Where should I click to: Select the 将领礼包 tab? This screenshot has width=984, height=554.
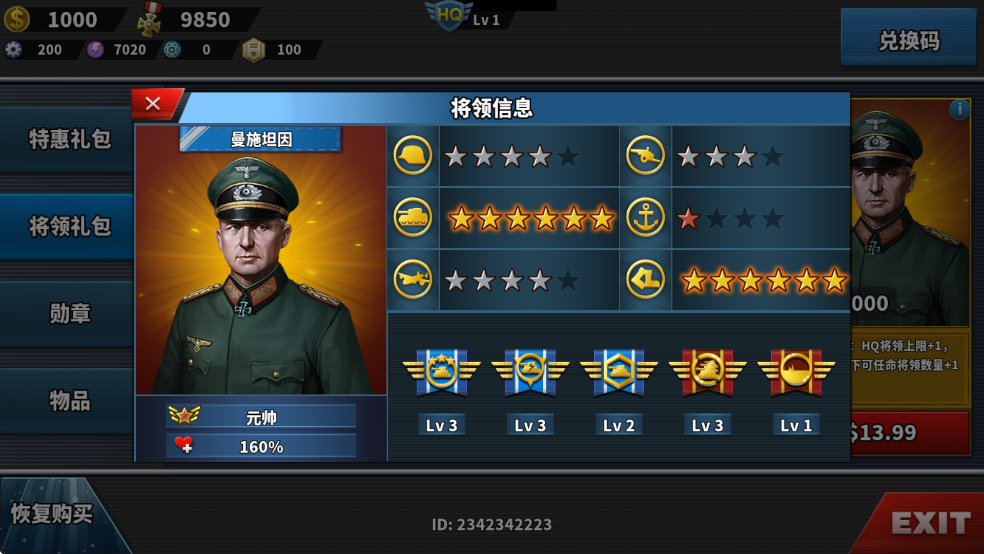click(68, 226)
